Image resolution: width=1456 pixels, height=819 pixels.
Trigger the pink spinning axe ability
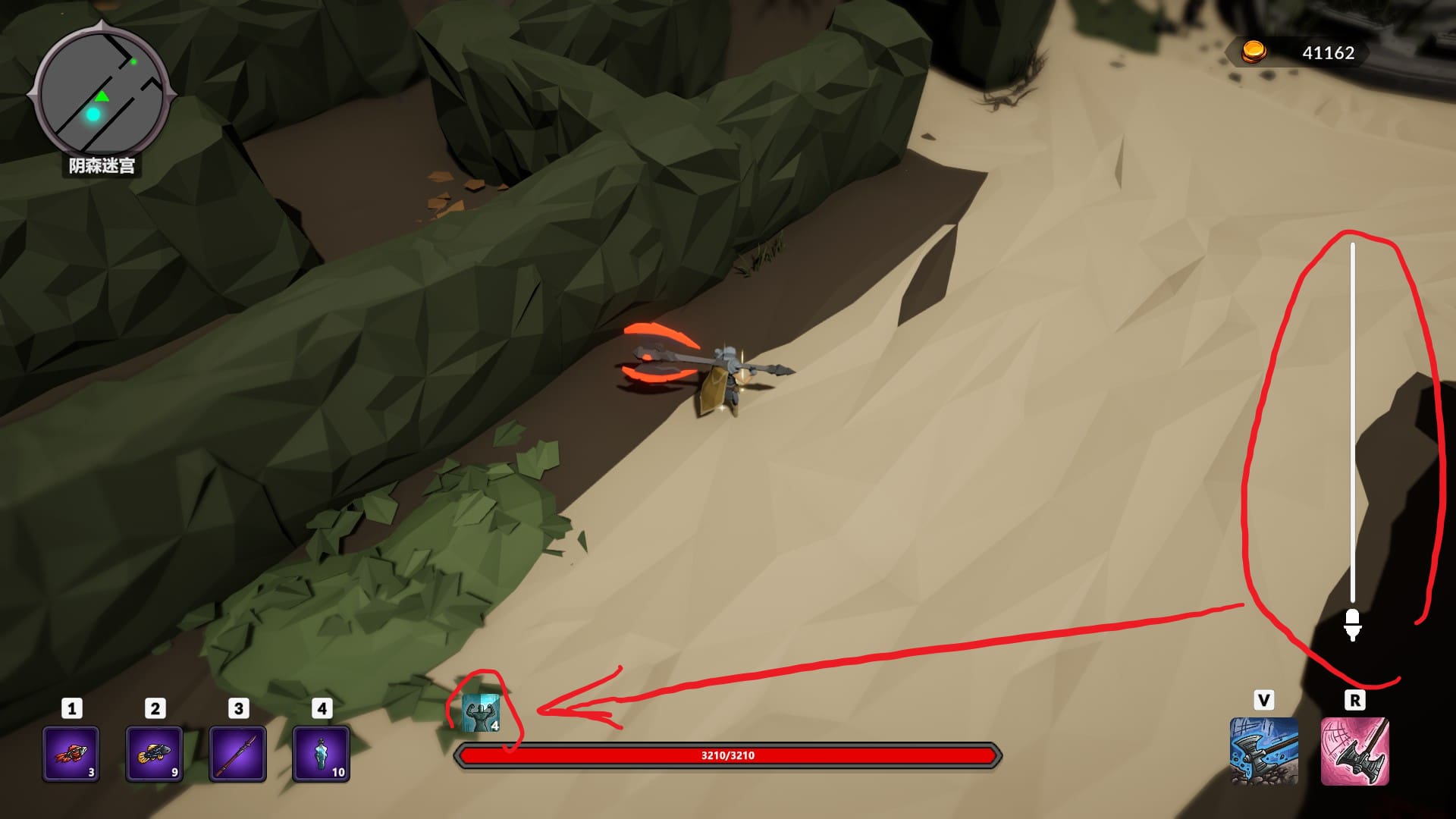coord(1354,751)
